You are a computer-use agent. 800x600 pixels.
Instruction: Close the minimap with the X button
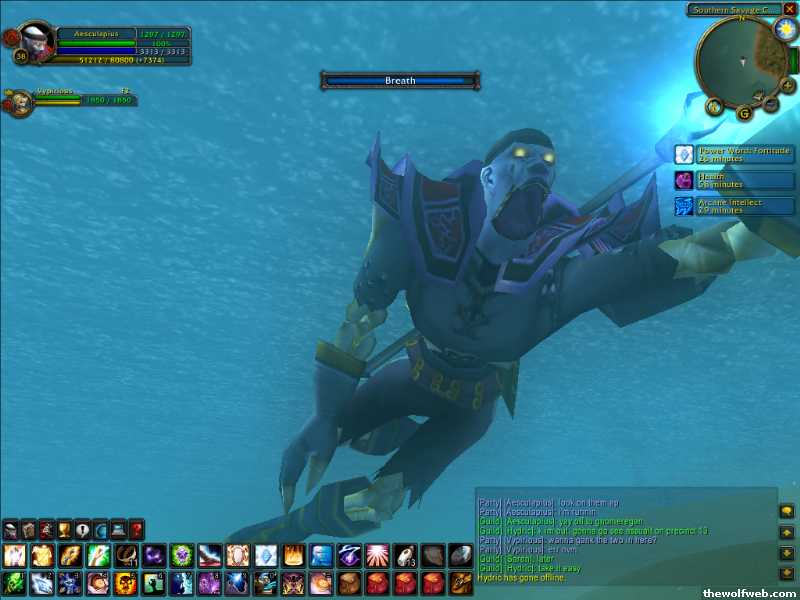click(790, 9)
